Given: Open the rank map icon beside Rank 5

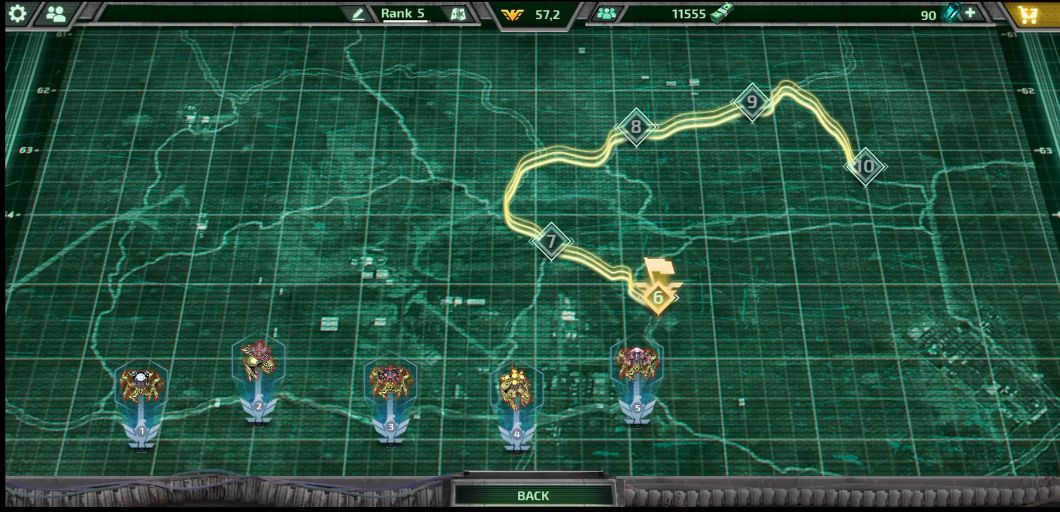Looking at the screenshot, I should pyautogui.click(x=458, y=14).
